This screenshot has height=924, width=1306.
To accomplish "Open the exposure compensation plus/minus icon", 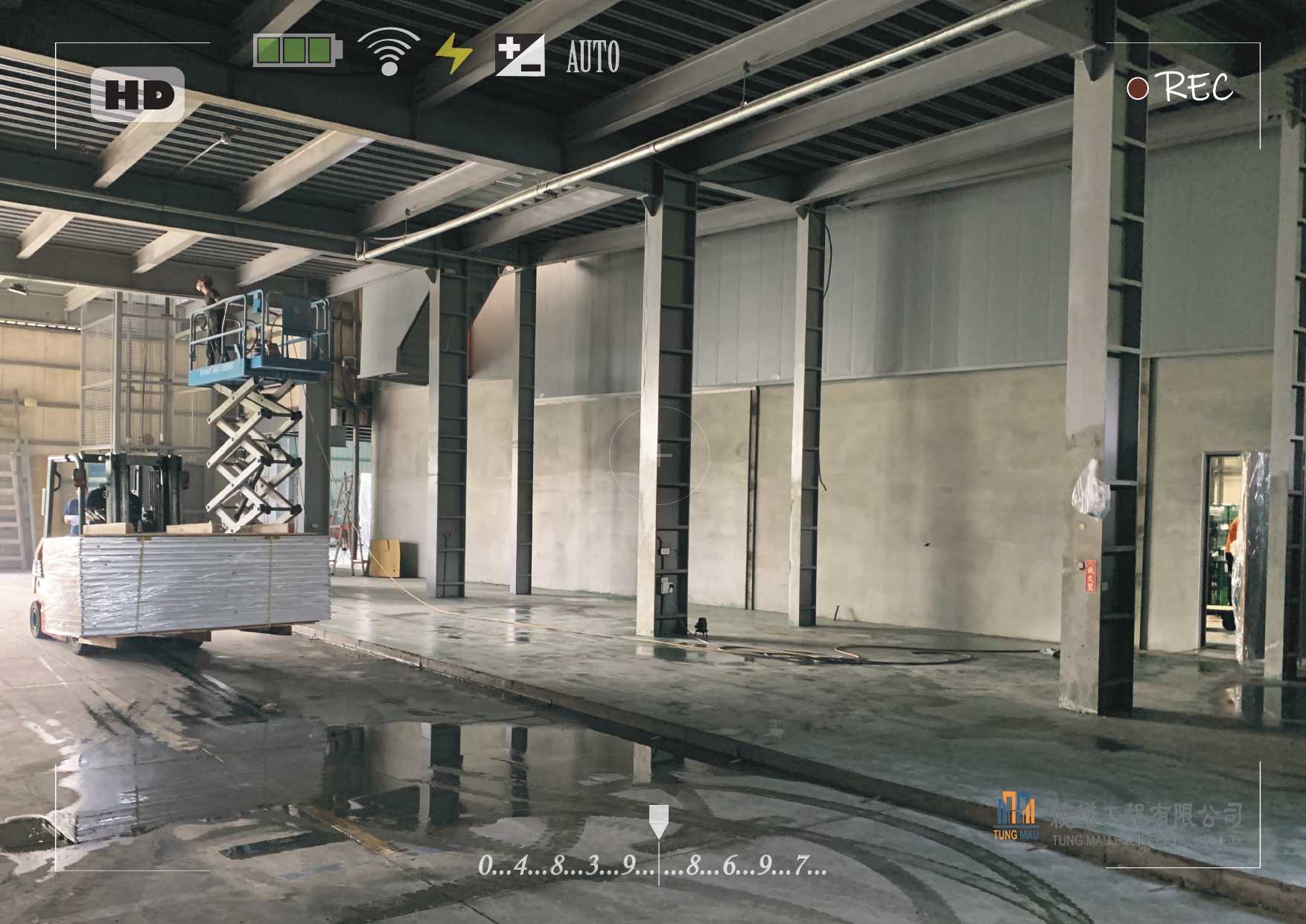I will click(520, 55).
